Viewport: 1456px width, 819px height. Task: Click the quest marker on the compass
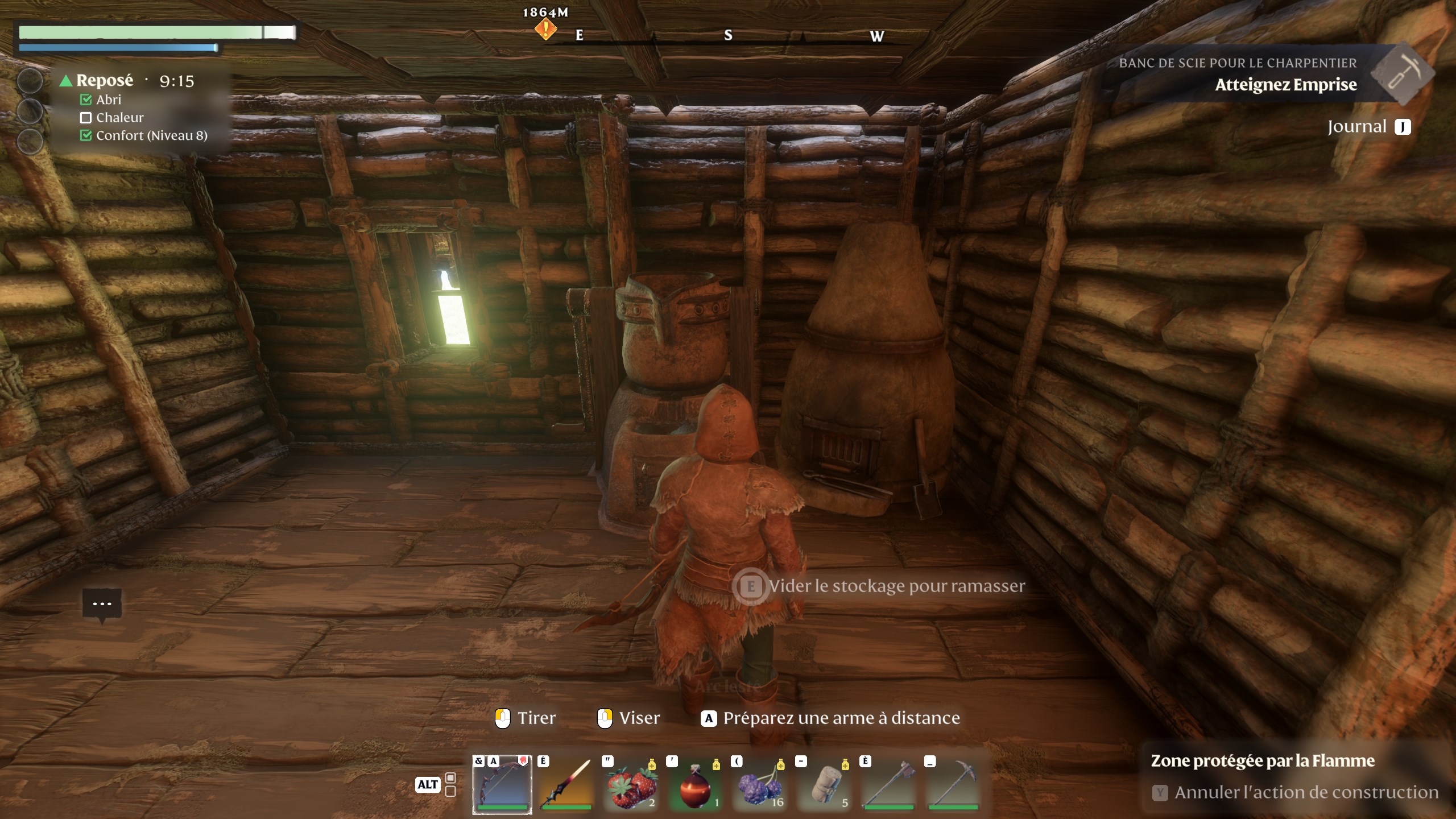tap(545, 28)
